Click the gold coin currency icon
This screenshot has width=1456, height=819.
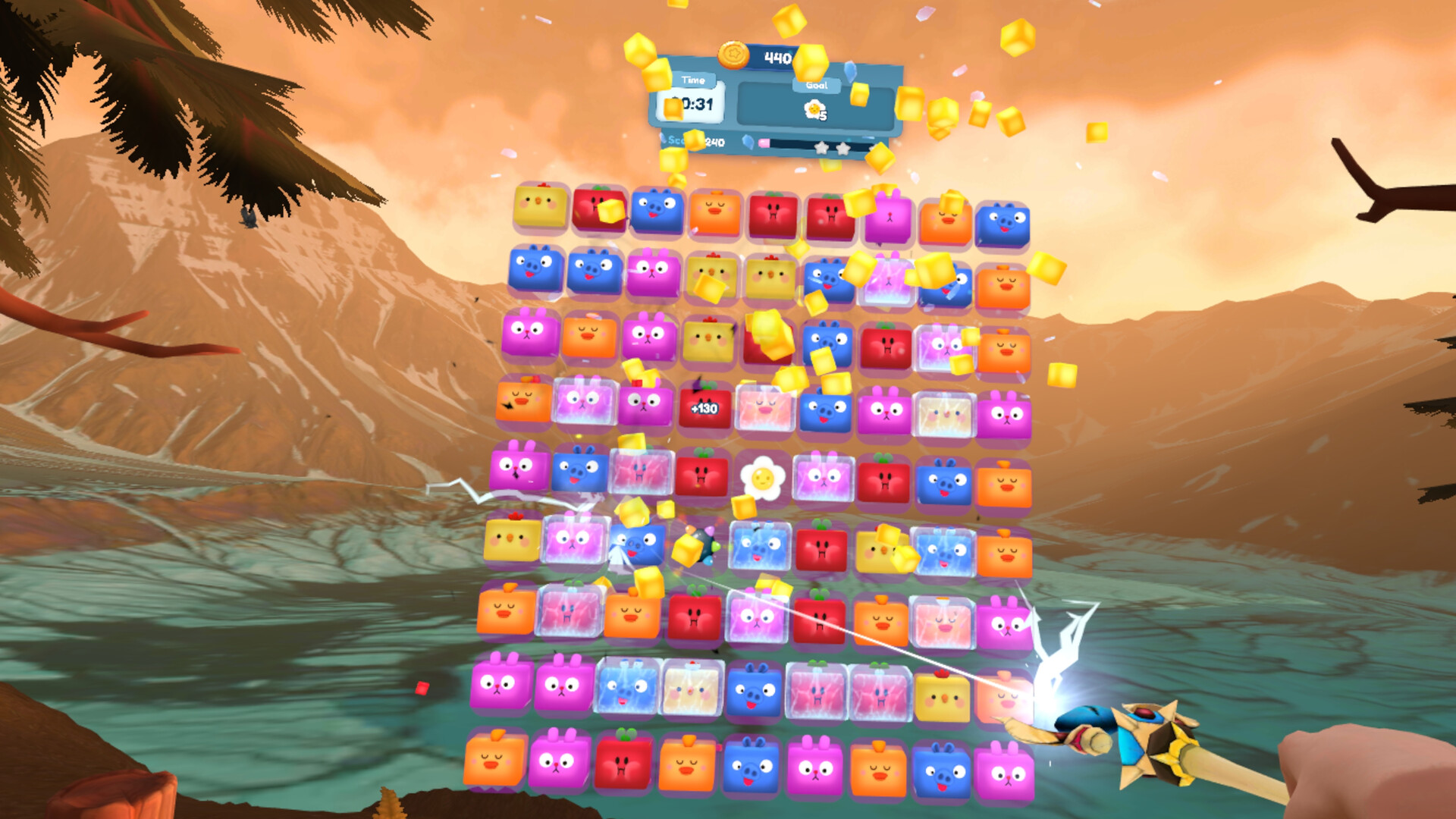[735, 55]
